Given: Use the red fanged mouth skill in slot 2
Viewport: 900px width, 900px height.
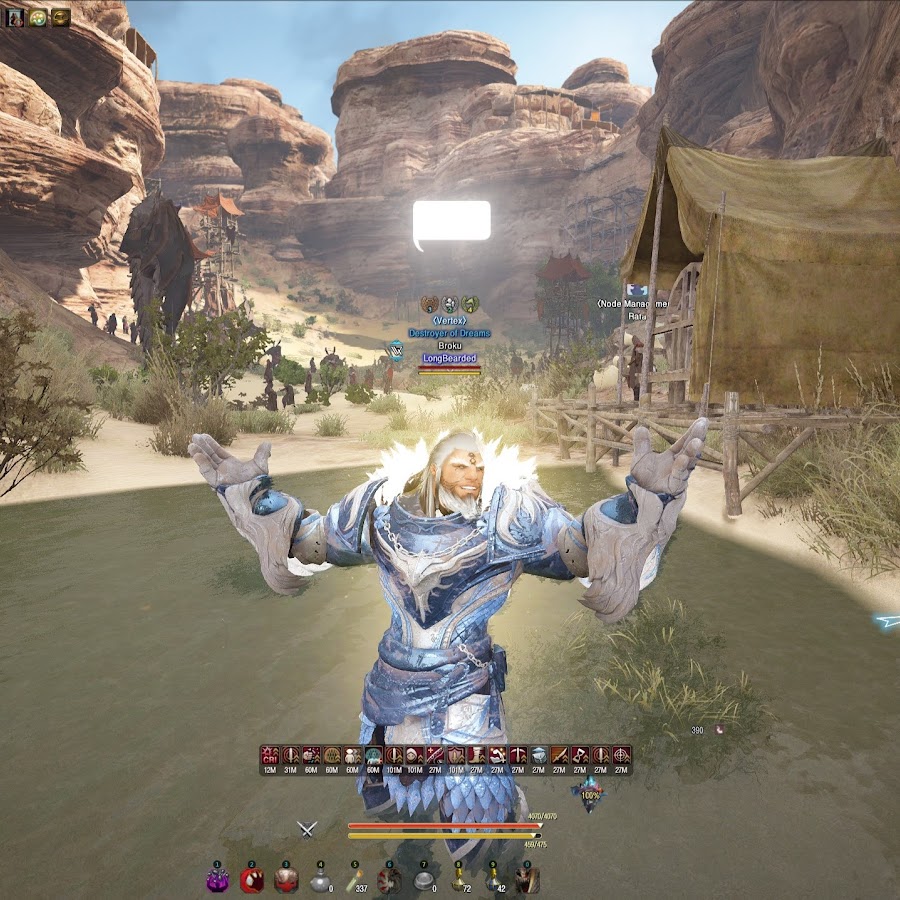Looking at the screenshot, I should [252, 880].
